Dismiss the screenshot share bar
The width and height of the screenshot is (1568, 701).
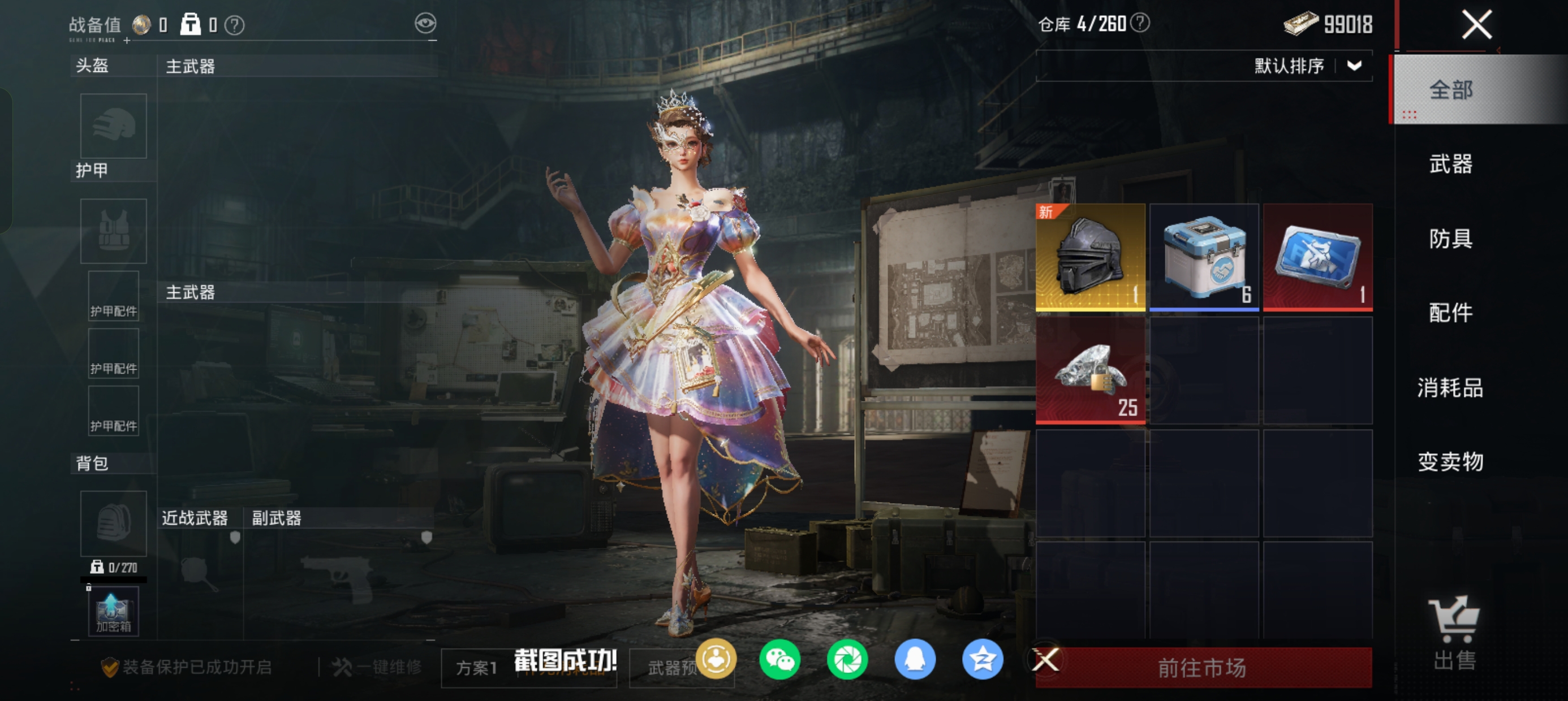pos(1046,659)
